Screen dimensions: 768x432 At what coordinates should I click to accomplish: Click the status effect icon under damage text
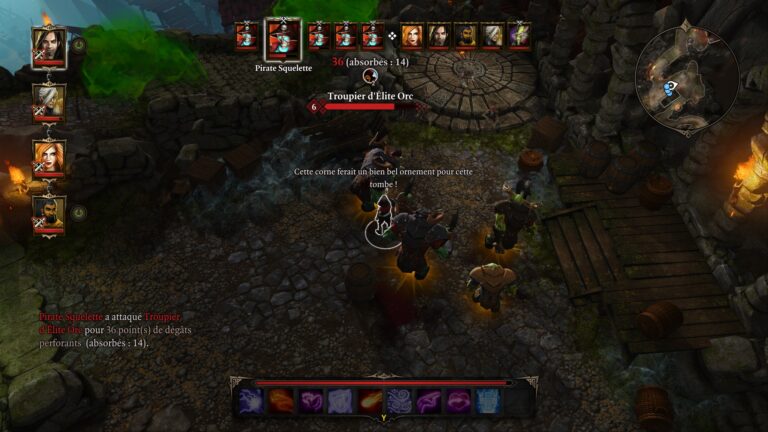(x=369, y=75)
